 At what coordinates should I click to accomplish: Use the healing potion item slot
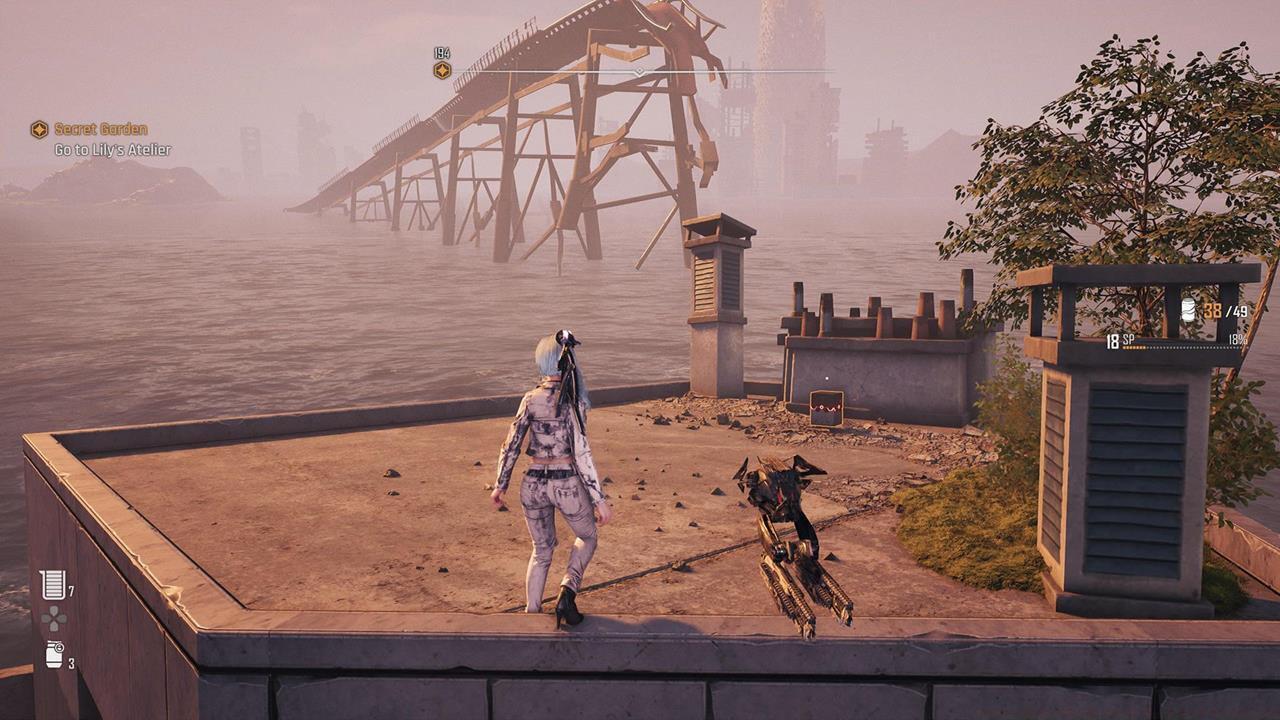53,585
